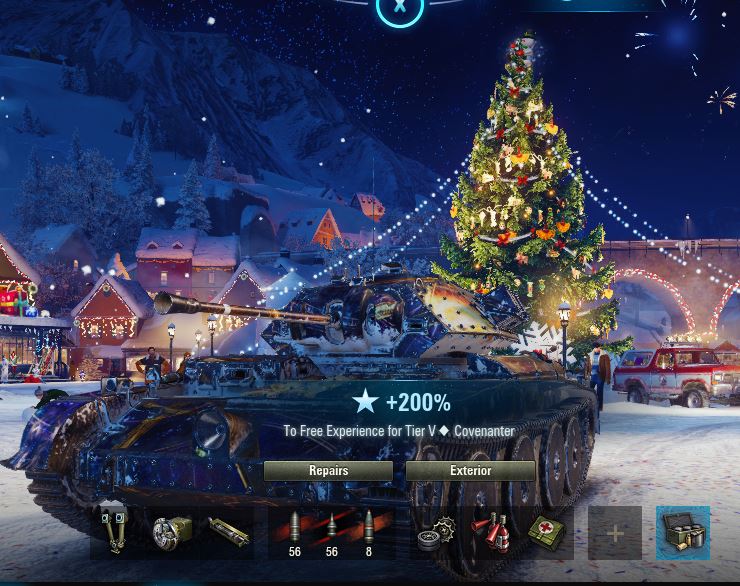Viewport: 740px width, 586px height.
Task: Open the Exterior customization
Action: (470, 471)
